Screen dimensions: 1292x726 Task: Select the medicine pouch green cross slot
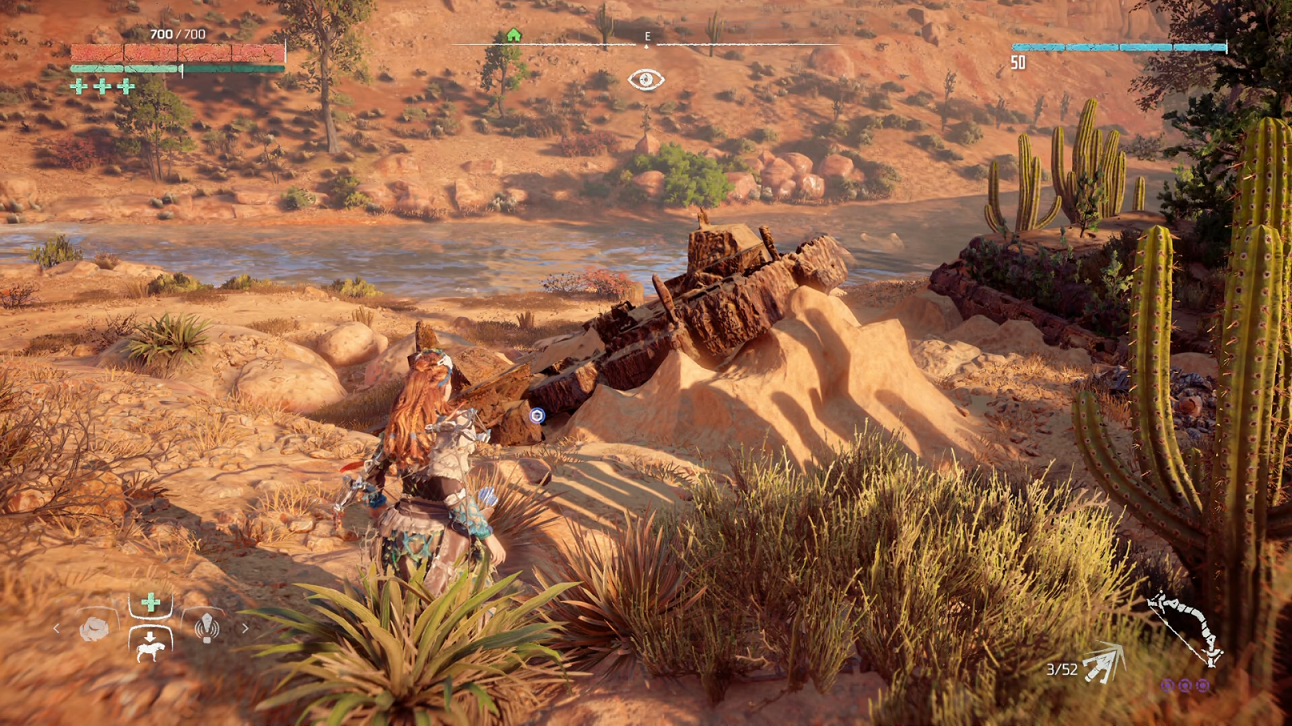[x=150, y=602]
